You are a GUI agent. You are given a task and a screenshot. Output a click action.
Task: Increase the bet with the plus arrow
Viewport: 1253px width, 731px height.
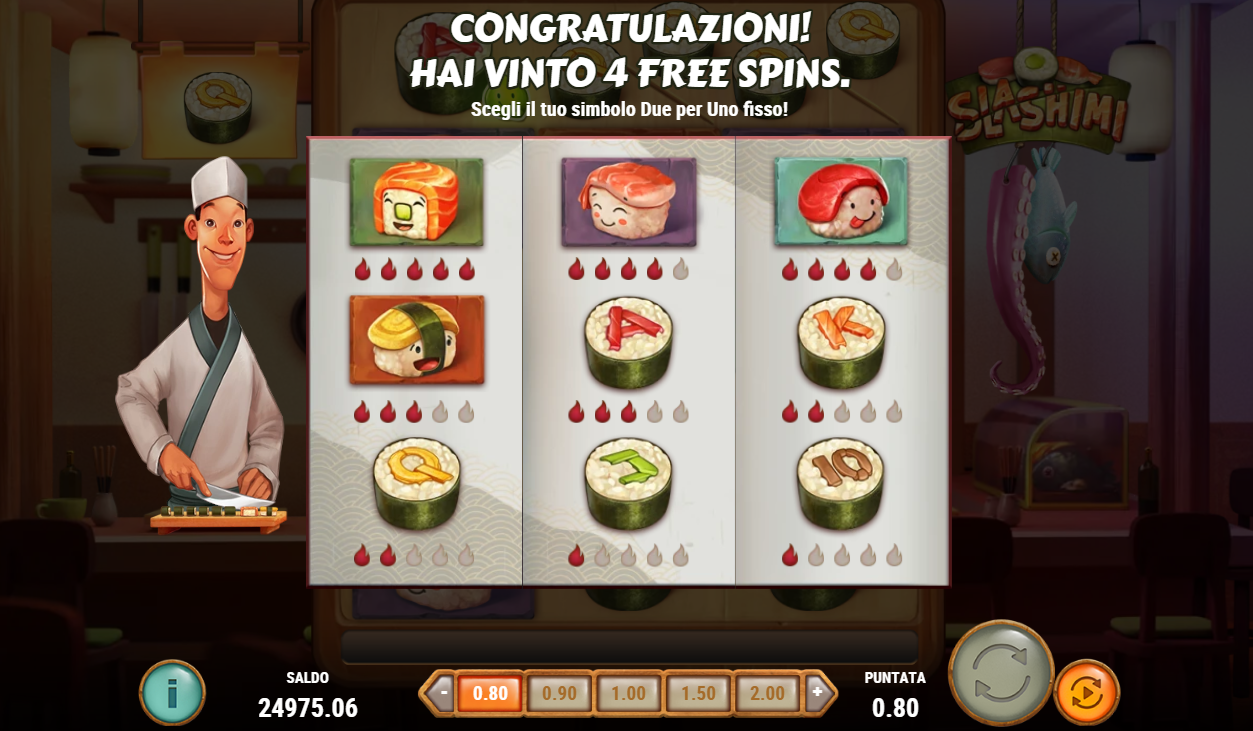[x=818, y=692]
